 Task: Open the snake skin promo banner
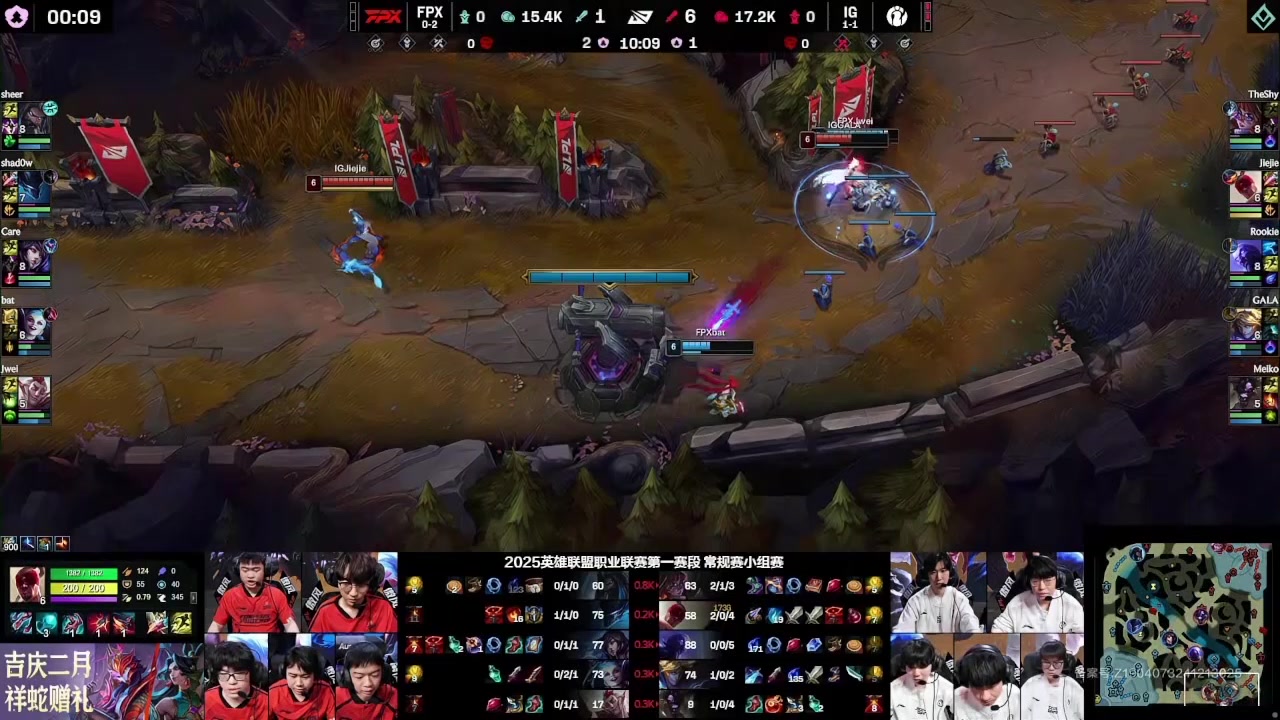pos(100,680)
